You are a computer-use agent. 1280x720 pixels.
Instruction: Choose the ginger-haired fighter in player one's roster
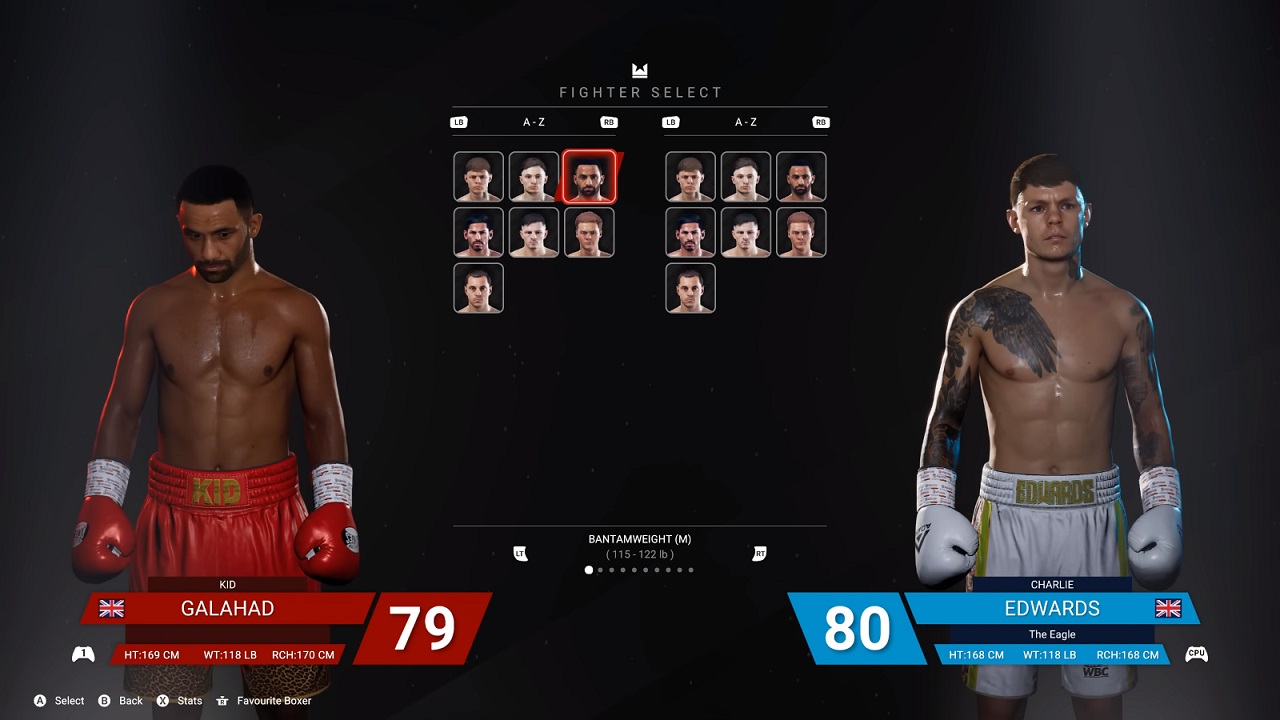click(589, 232)
